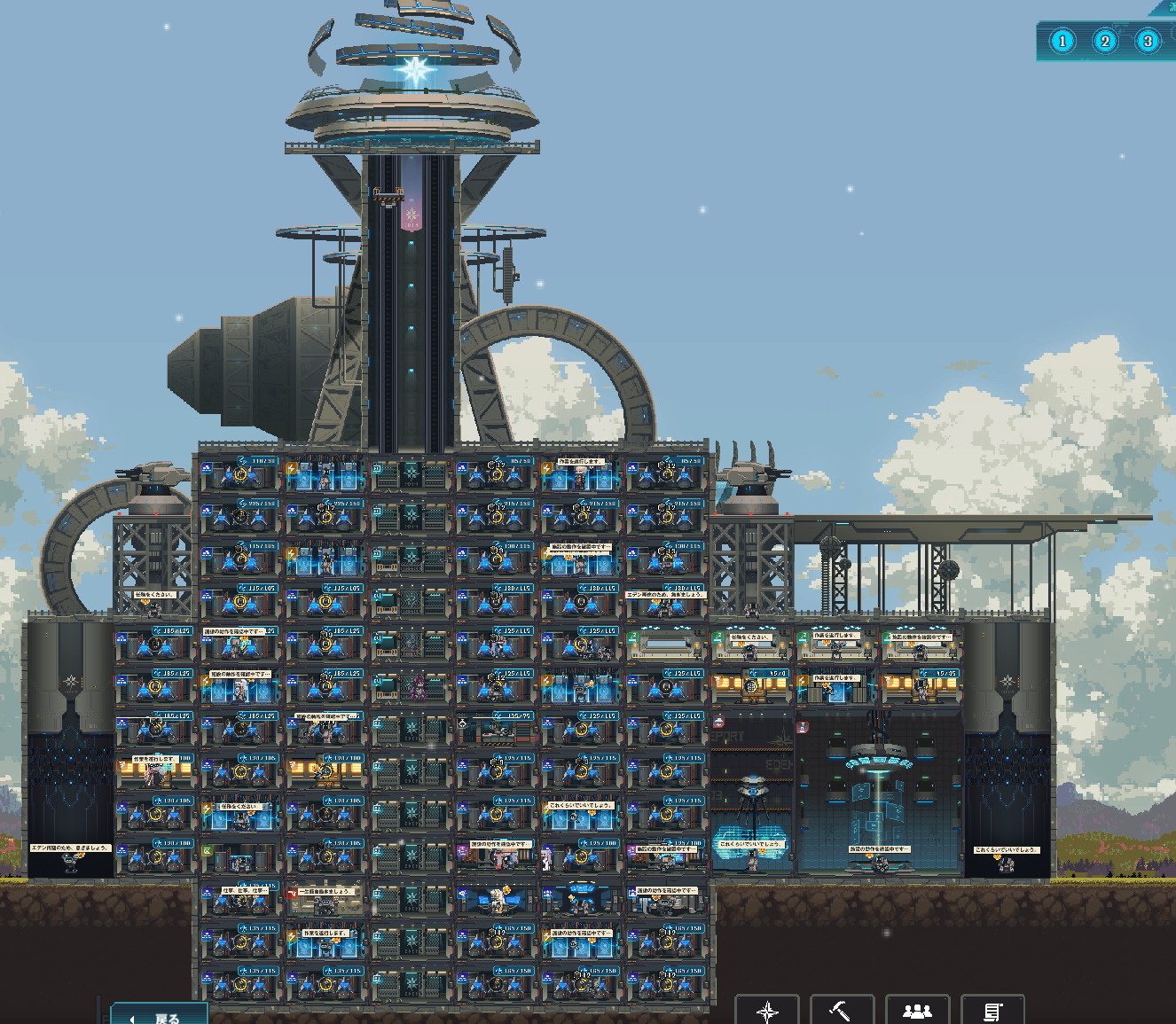Show the crew members panel
This screenshot has height=1024, width=1176.
[917, 1011]
